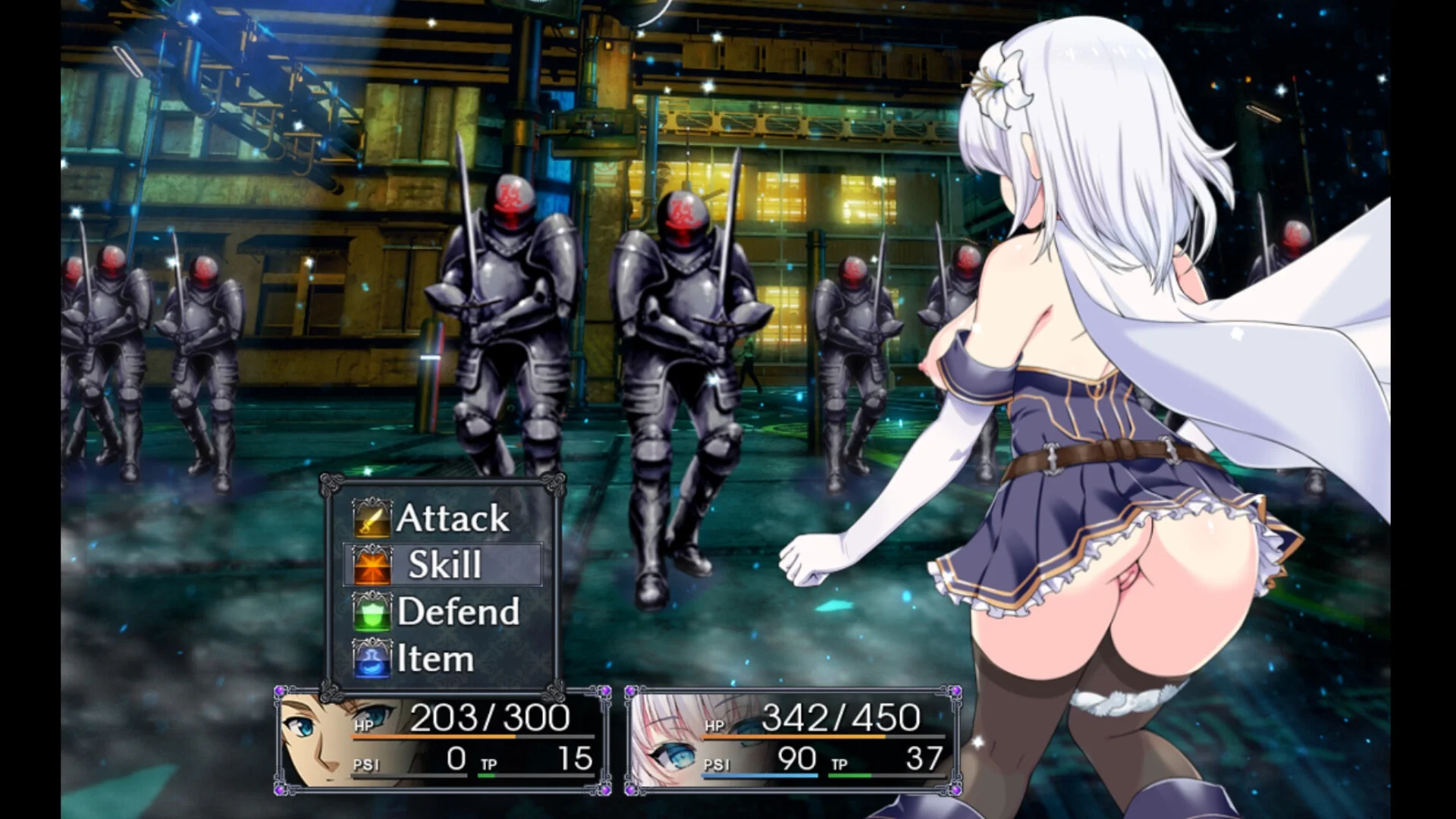Select the Skill command
Screen dimensions: 1456x819
[444, 565]
